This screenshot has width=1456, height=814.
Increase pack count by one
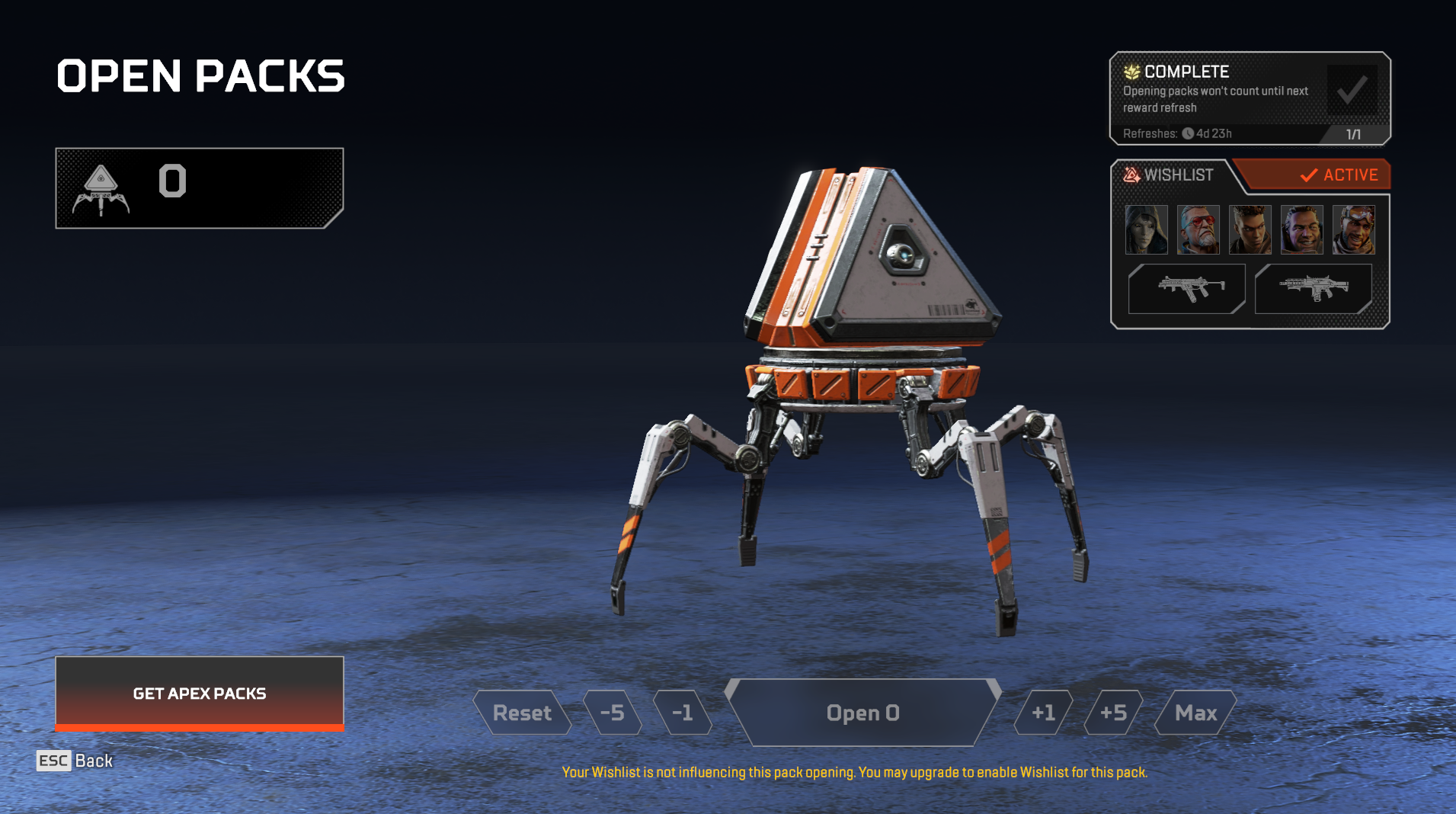[1043, 713]
